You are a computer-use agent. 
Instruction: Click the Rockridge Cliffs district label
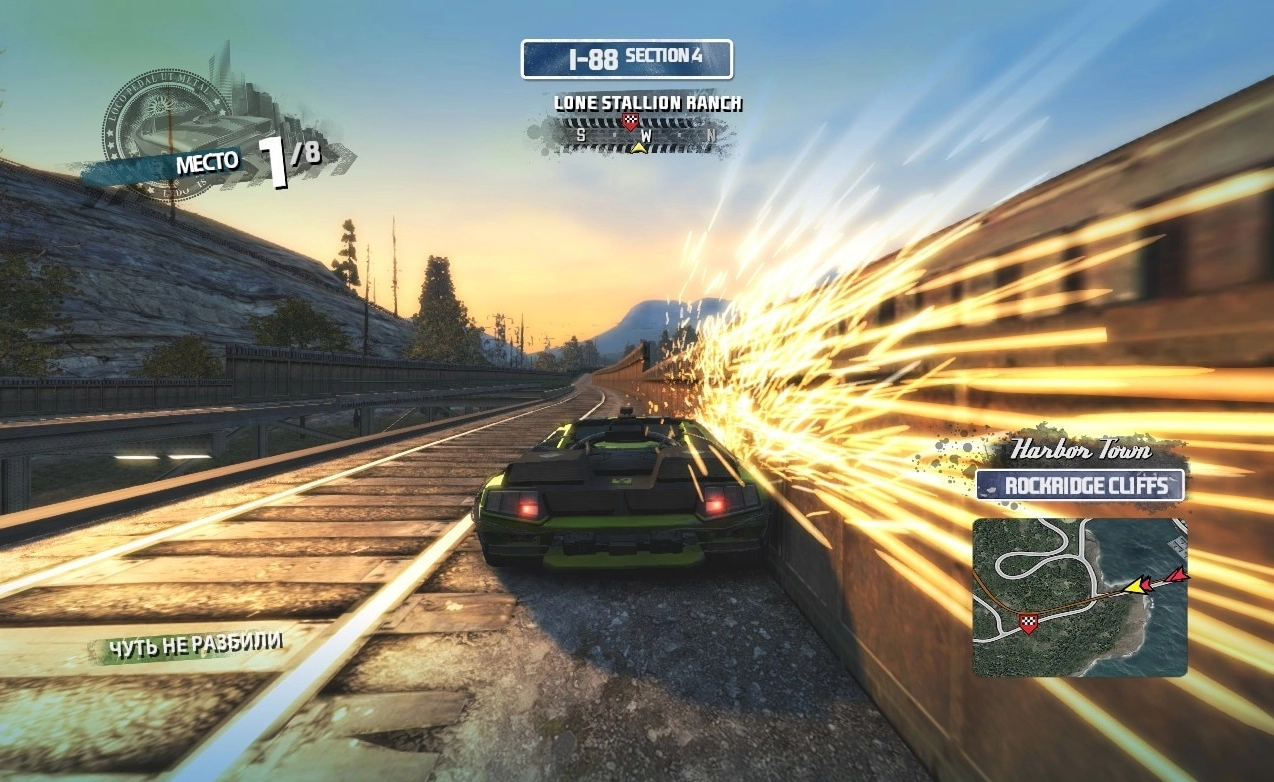1080,486
